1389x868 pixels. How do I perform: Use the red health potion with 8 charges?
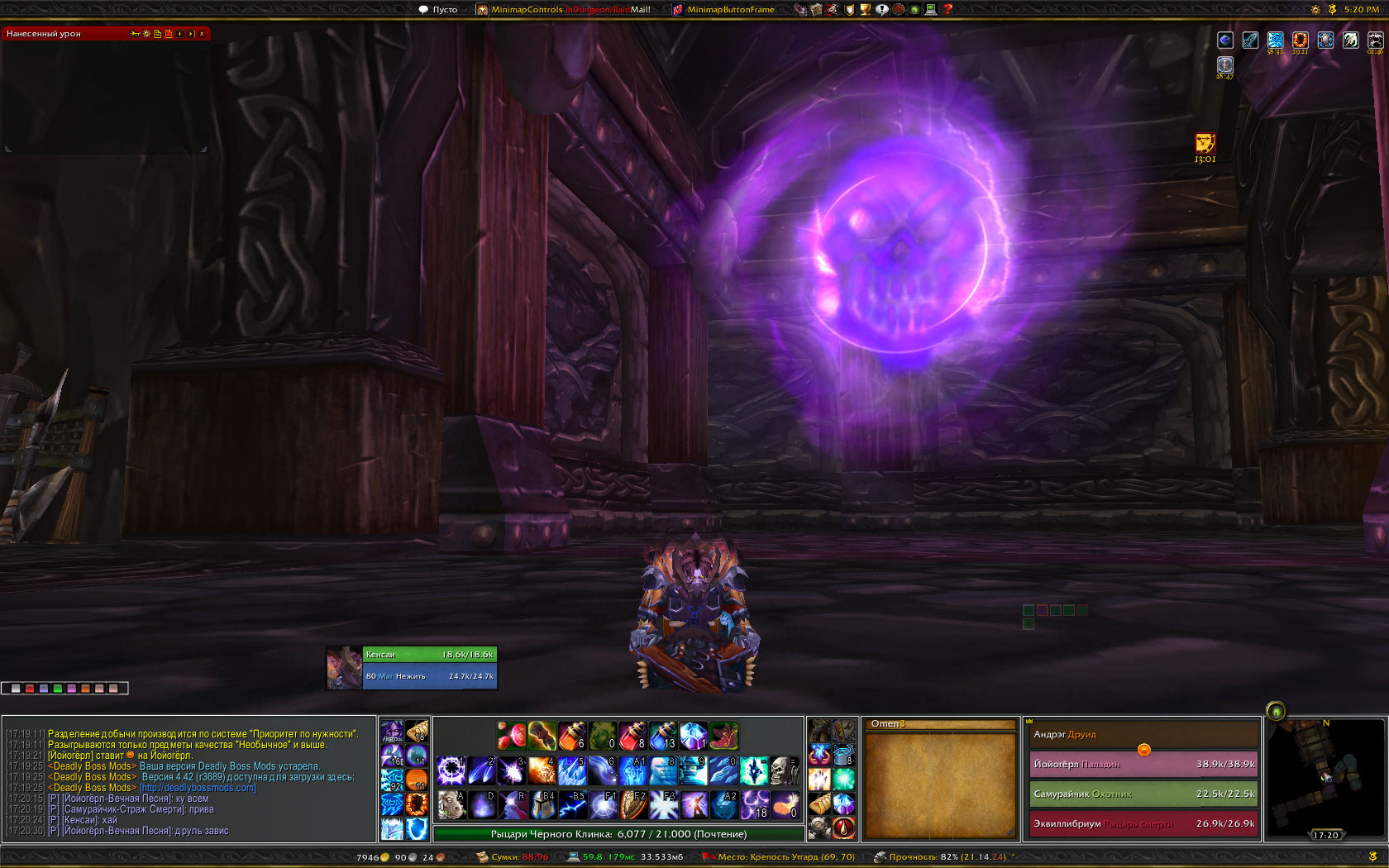[x=632, y=735]
